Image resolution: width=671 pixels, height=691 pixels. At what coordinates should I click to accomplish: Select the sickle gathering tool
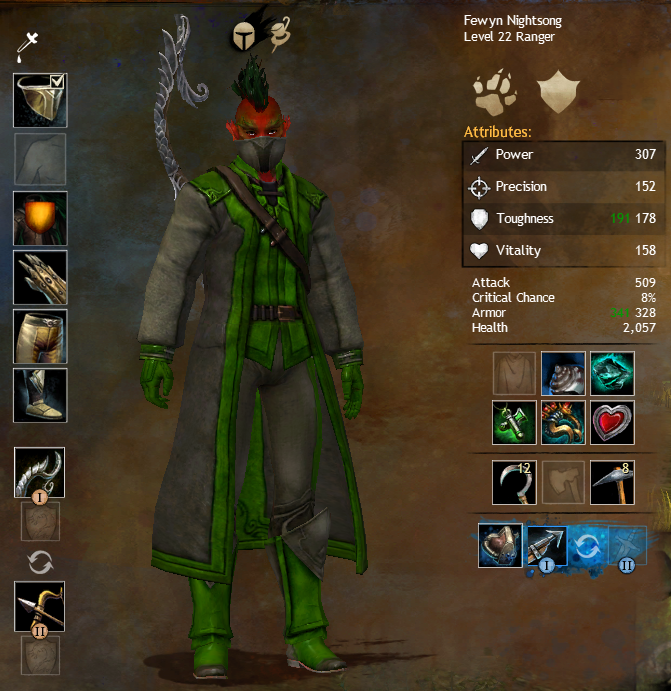pyautogui.click(x=514, y=482)
